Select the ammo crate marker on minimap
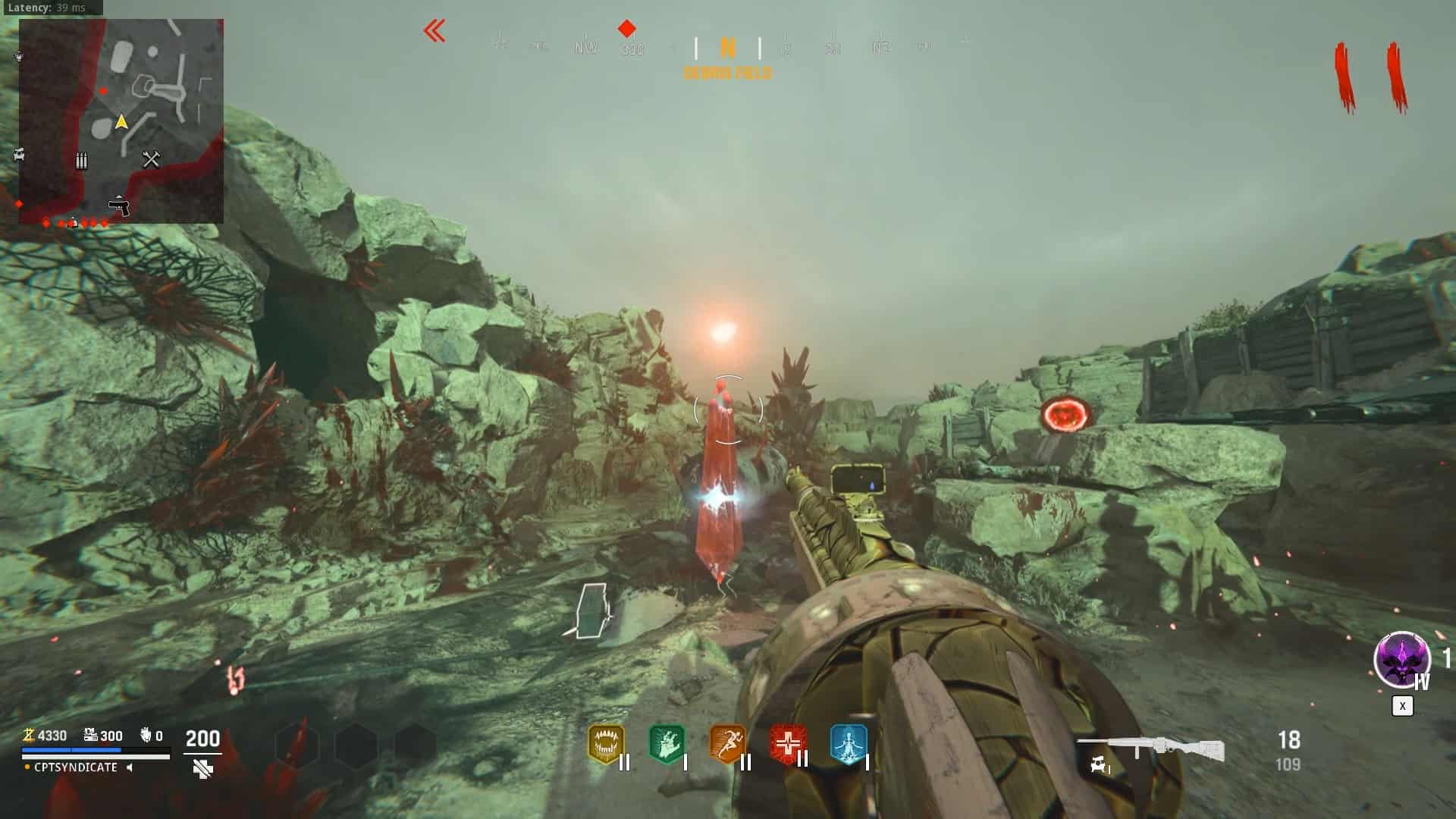1456x819 pixels. point(81,160)
